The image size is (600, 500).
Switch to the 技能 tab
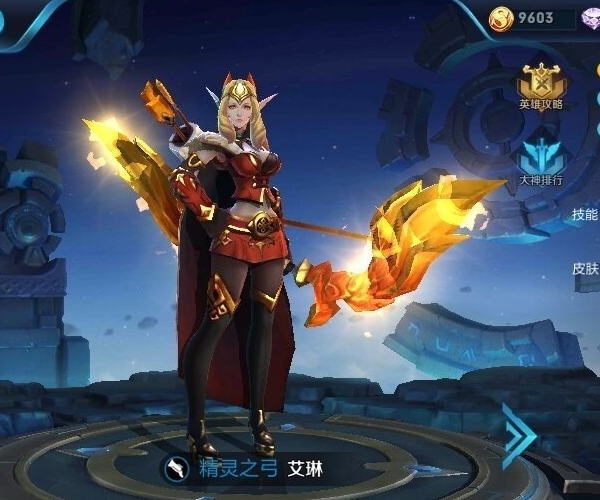pyautogui.click(x=585, y=214)
